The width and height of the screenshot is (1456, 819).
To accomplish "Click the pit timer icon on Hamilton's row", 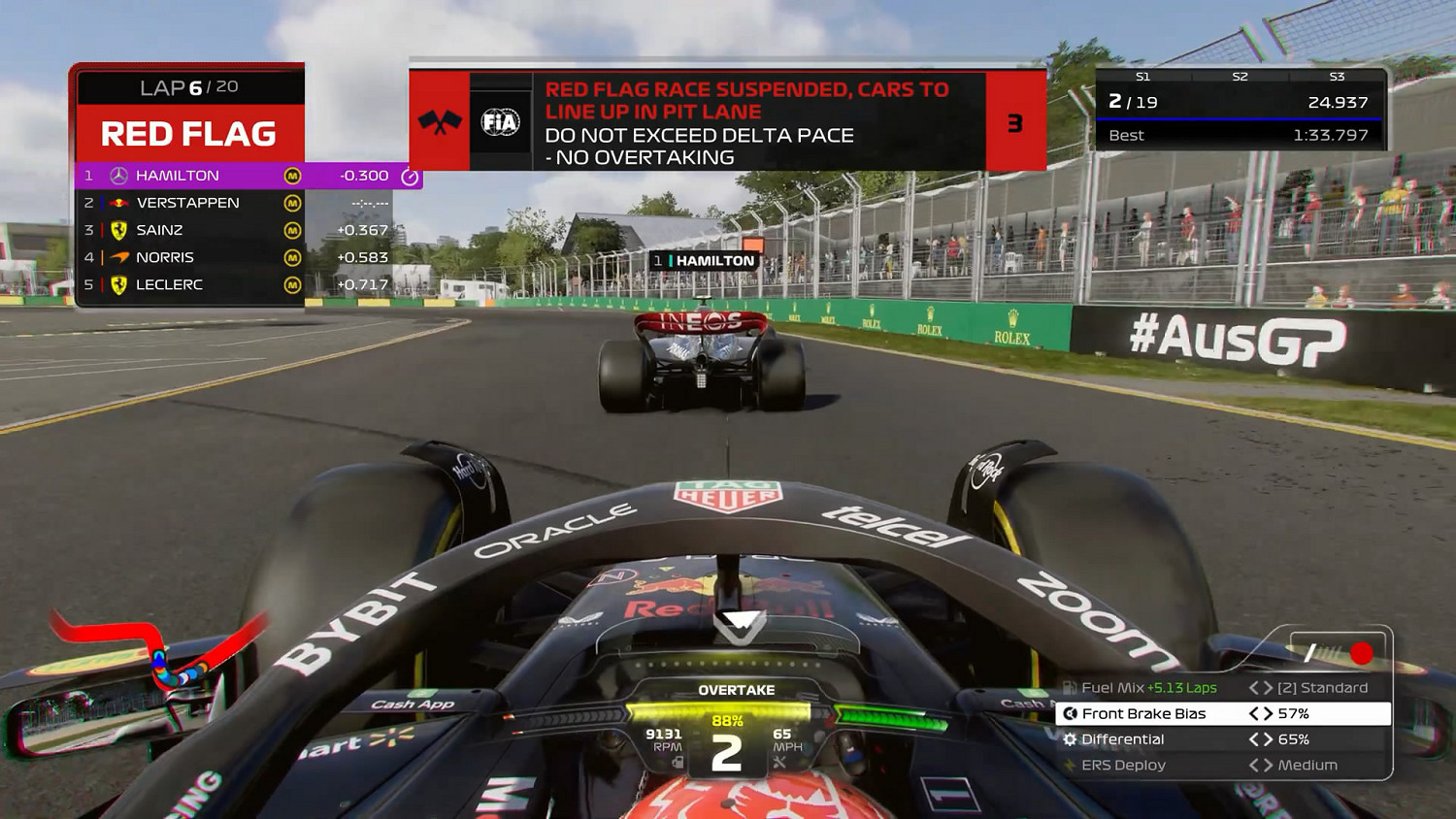I will coord(410,176).
